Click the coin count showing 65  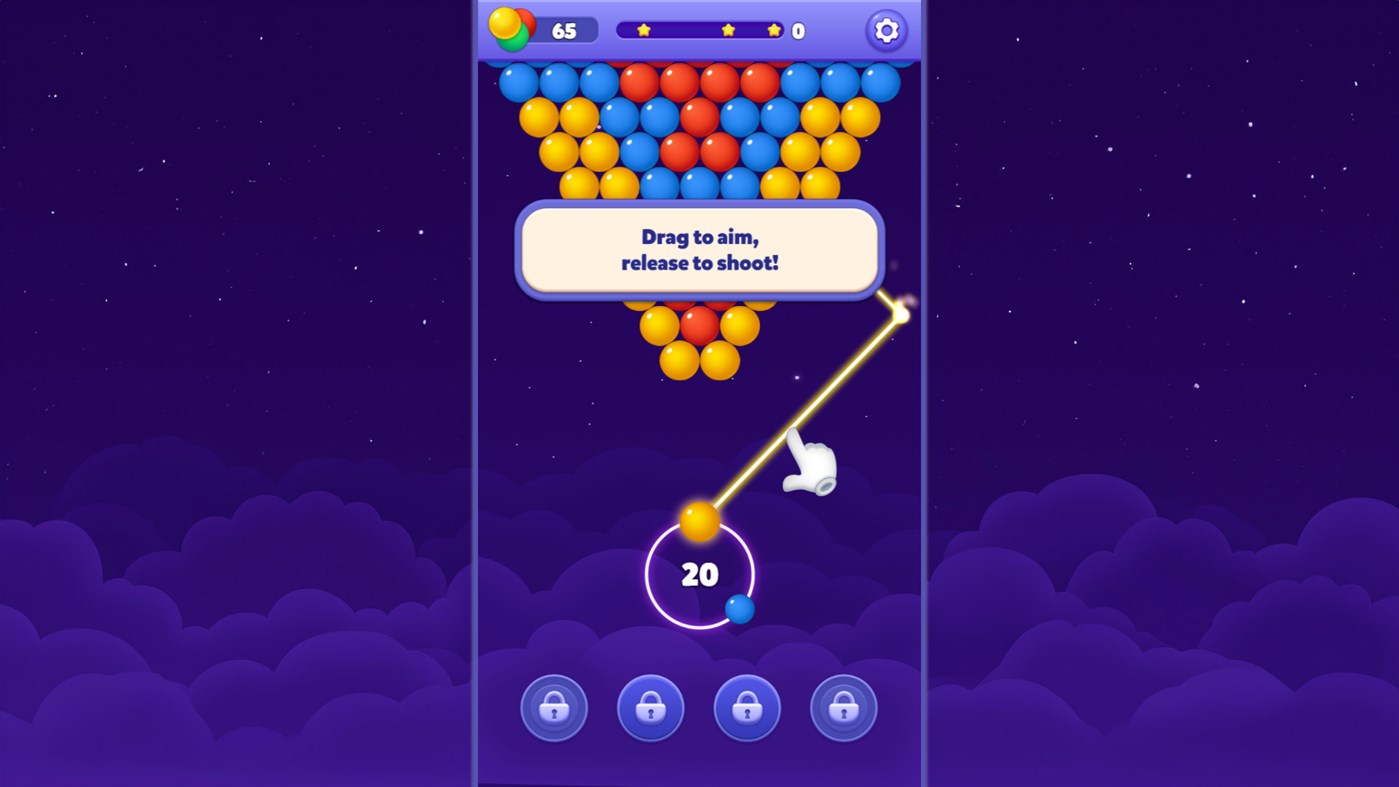point(564,28)
